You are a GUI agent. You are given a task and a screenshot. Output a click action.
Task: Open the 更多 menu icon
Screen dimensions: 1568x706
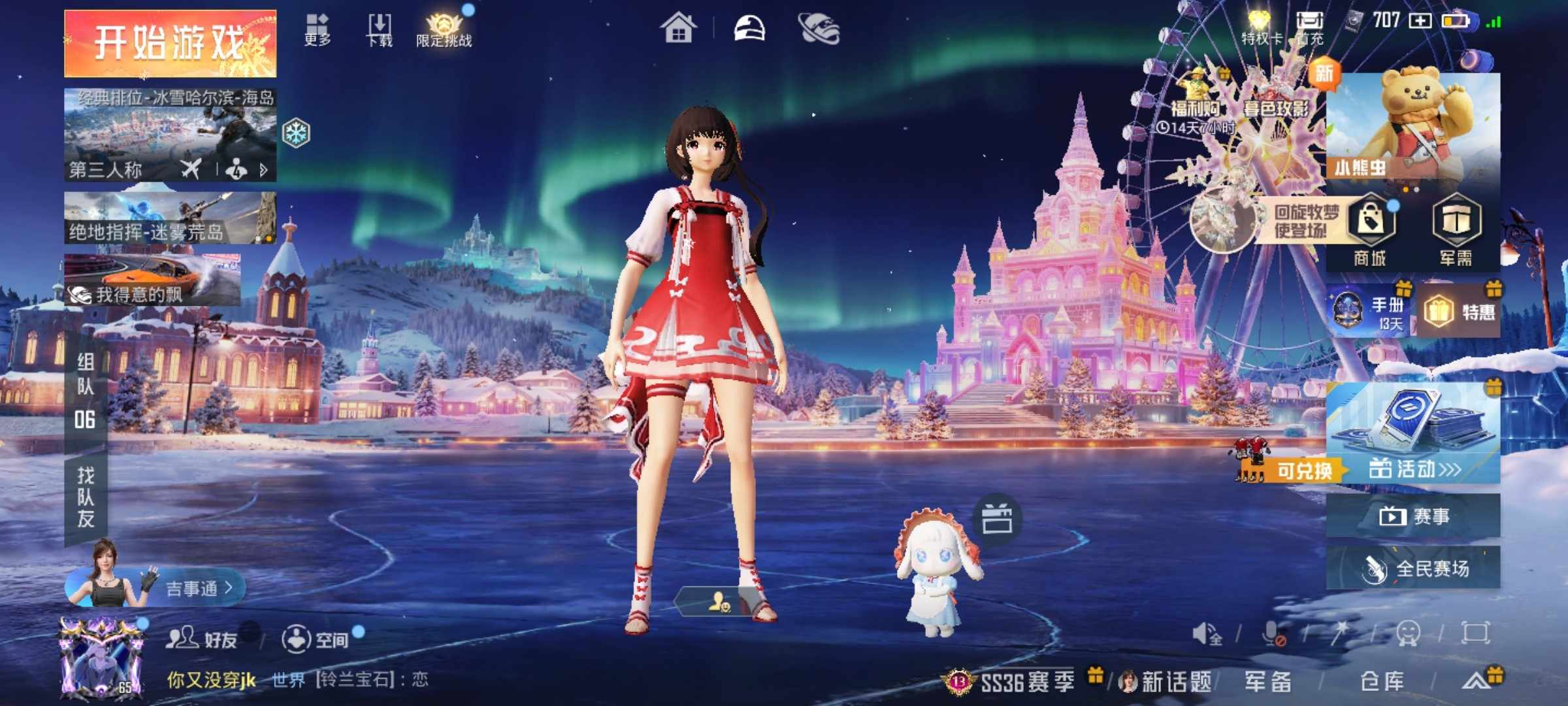318,29
